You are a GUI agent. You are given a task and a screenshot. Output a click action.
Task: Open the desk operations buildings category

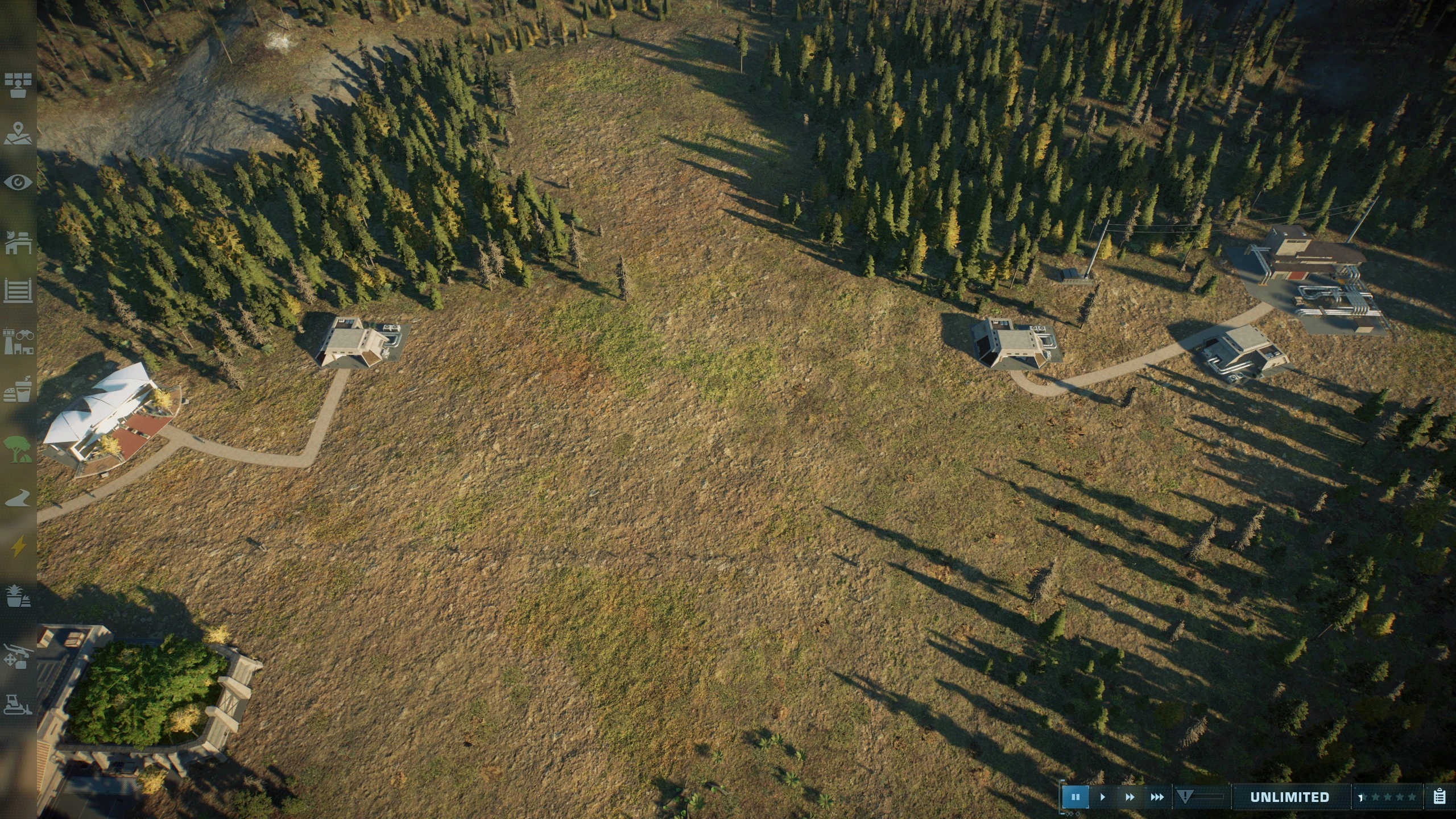tap(18, 242)
